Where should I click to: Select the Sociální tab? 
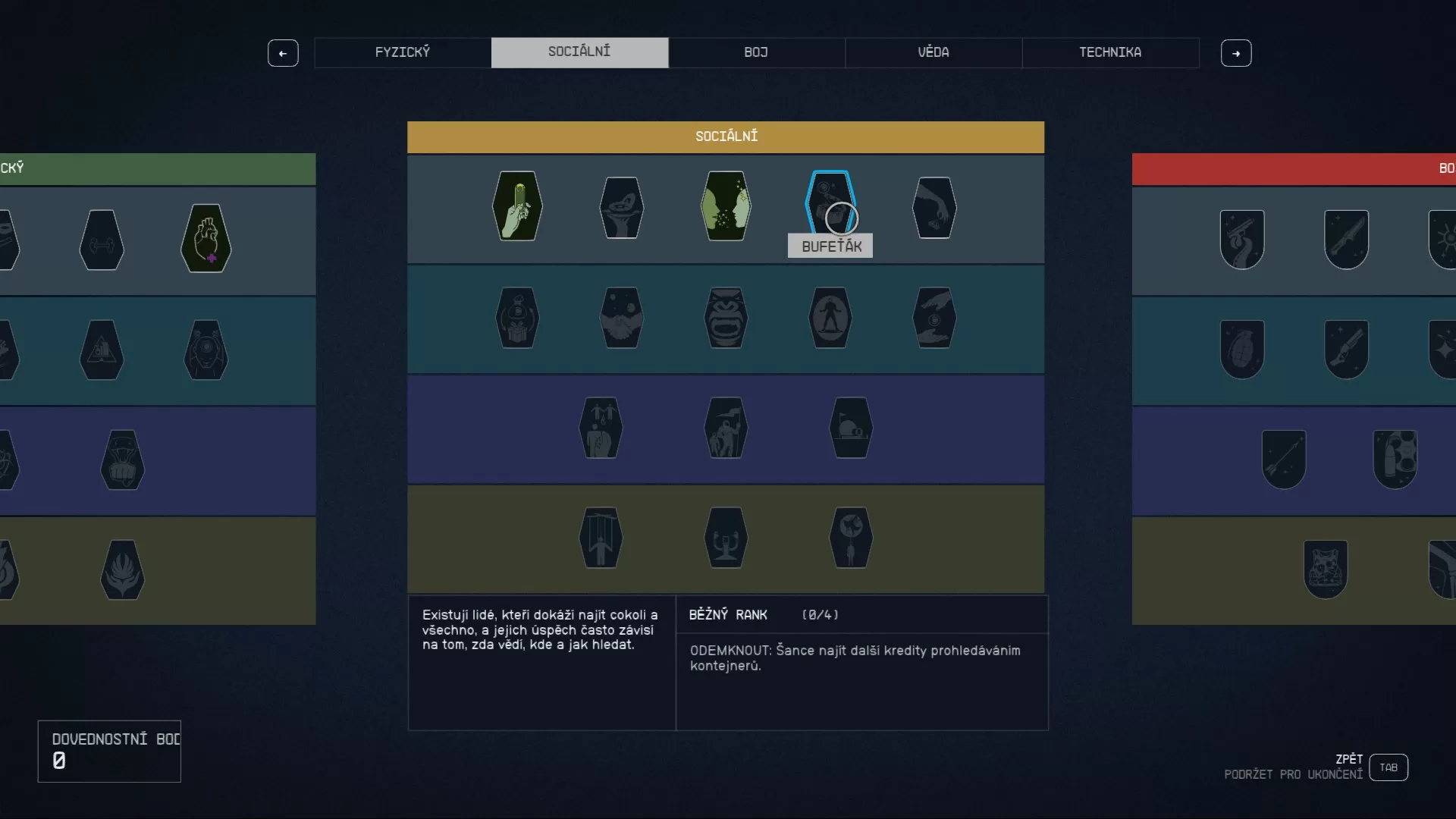tap(579, 52)
